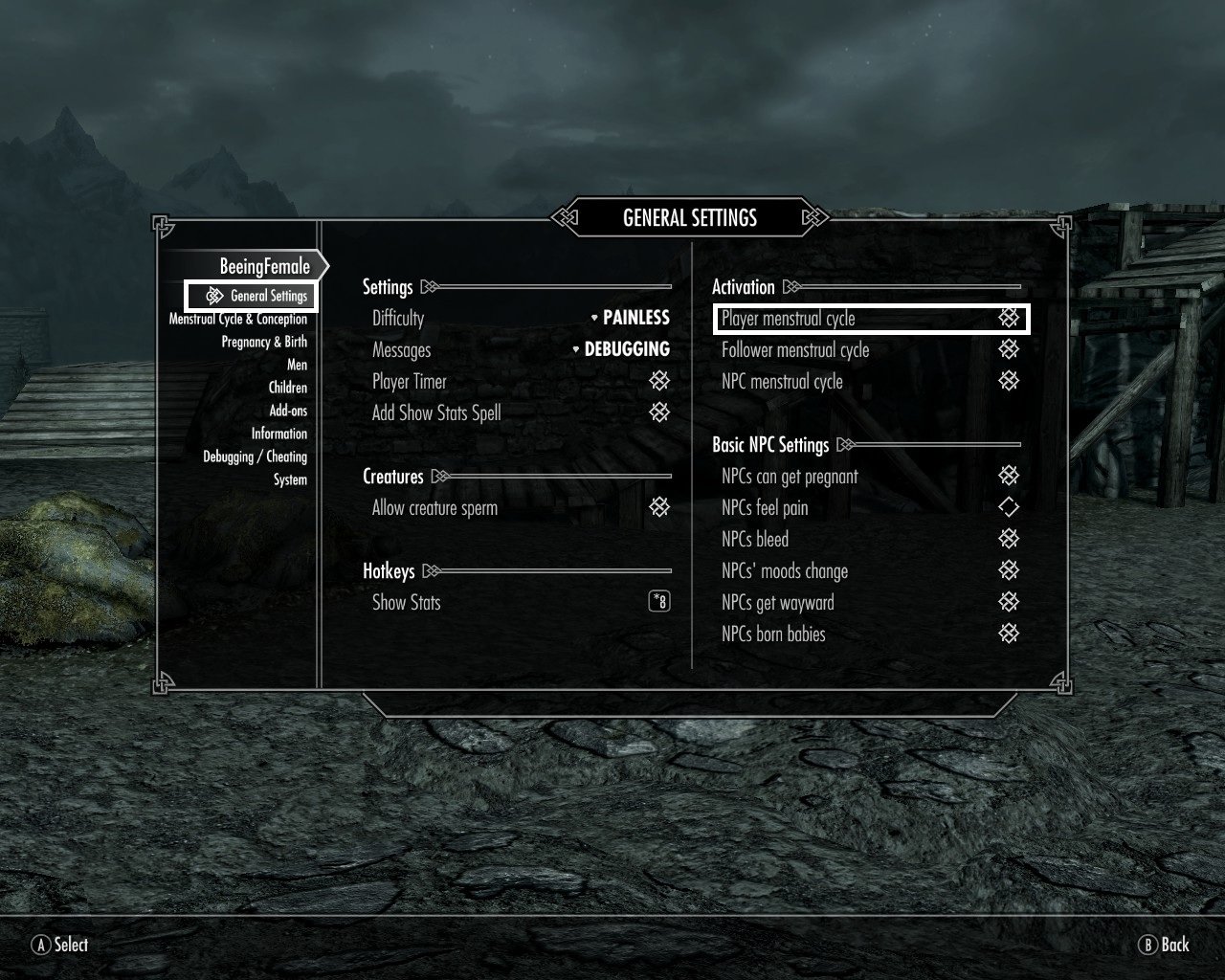The height and width of the screenshot is (980, 1225).
Task: Switch to the System page
Action: (x=290, y=479)
